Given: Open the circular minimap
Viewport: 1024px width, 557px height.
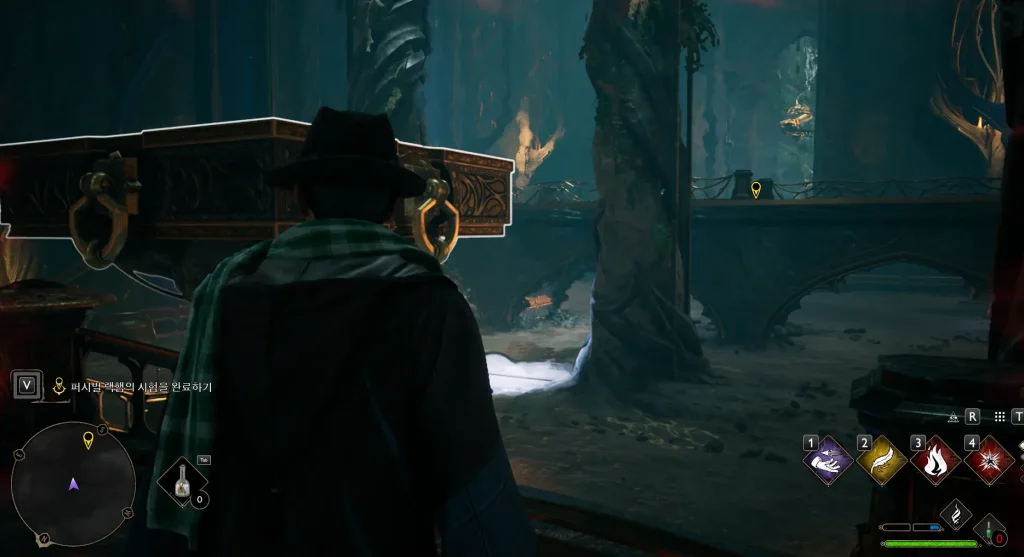Looking at the screenshot, I should pyautogui.click(x=73, y=484).
